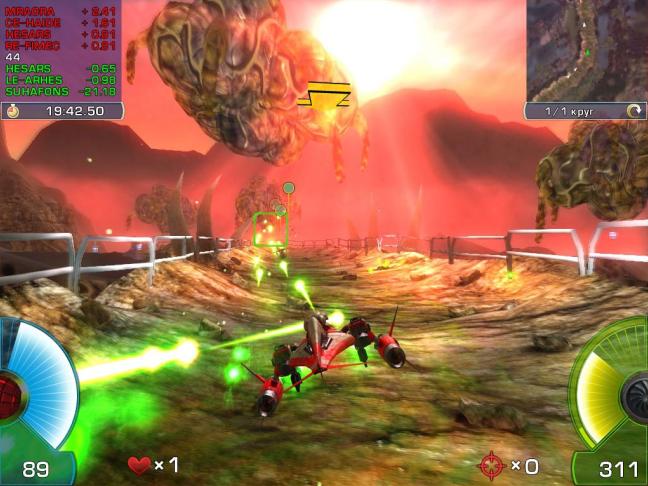Click the circular arrow lap icon
Viewport: 648px width, 486px height.
(x=632, y=111)
